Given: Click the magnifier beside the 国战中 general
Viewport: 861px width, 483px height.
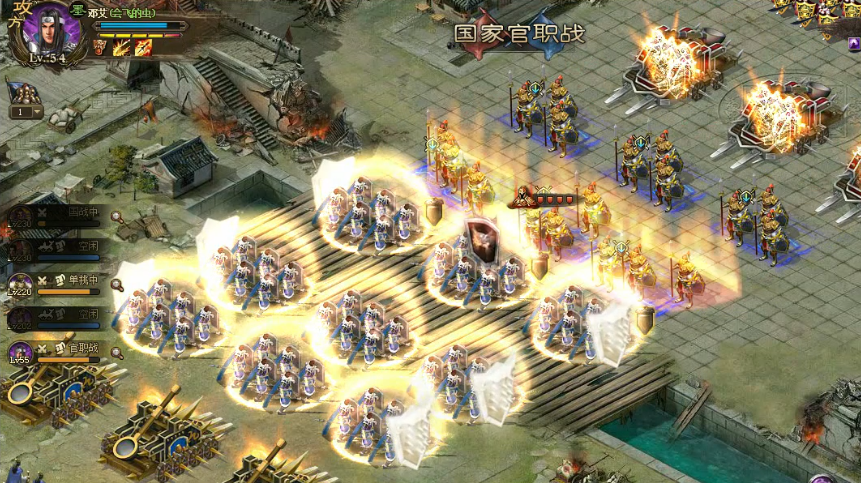Looking at the screenshot, I should pyautogui.click(x=117, y=216).
